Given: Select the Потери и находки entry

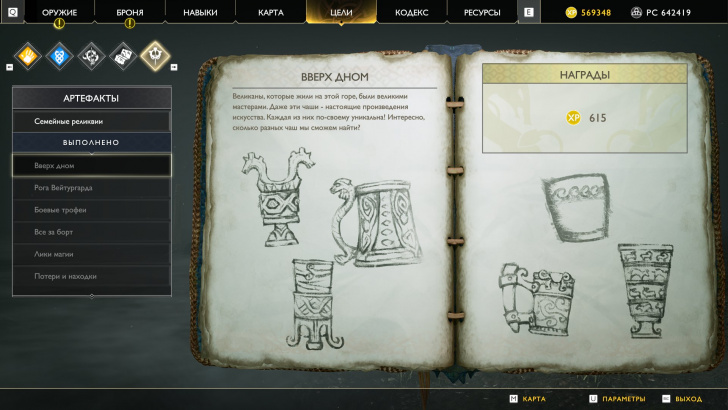Looking at the screenshot, I should coord(91,275).
